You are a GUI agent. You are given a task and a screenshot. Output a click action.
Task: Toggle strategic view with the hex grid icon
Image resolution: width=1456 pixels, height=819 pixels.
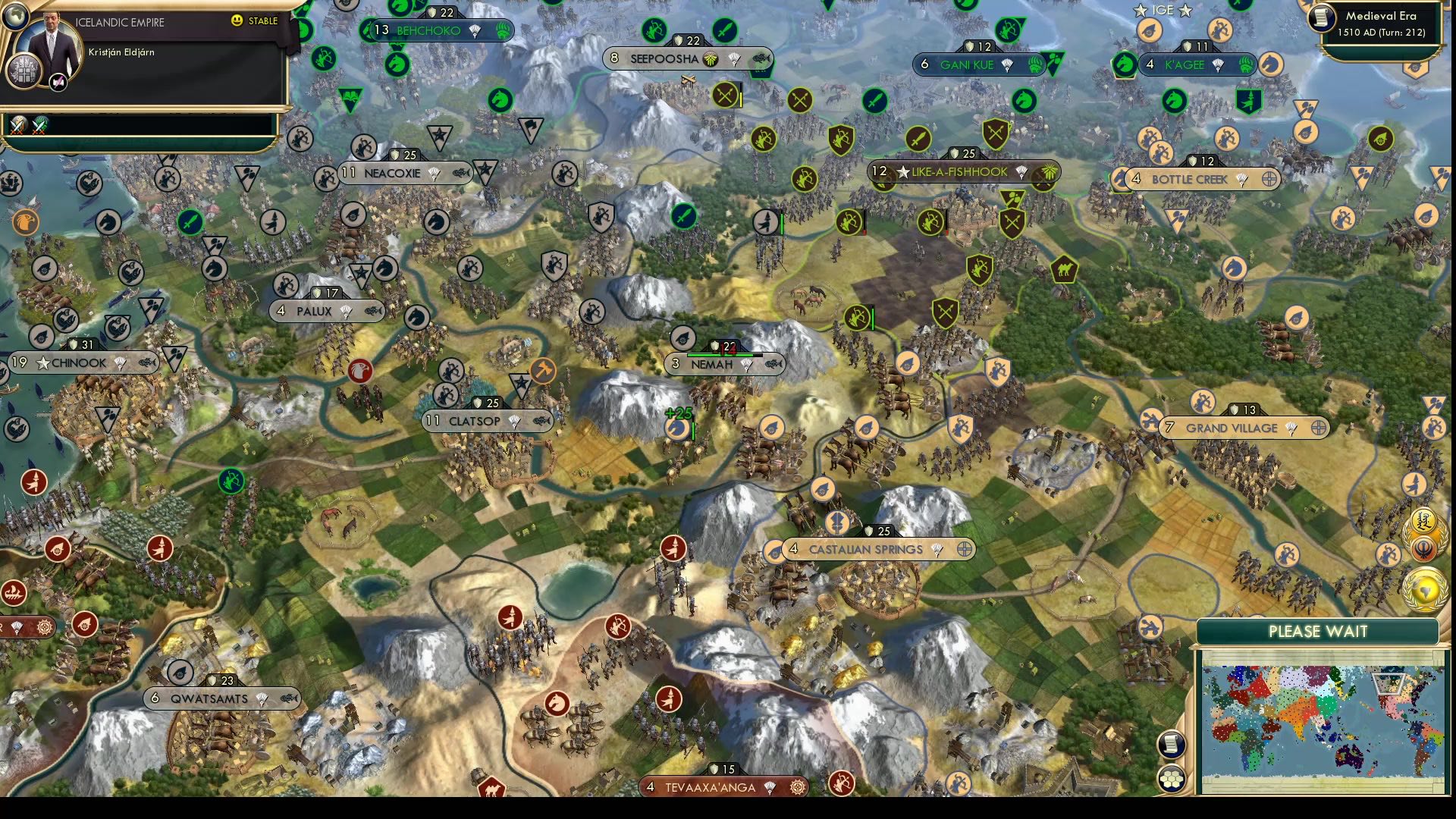click(x=1172, y=779)
